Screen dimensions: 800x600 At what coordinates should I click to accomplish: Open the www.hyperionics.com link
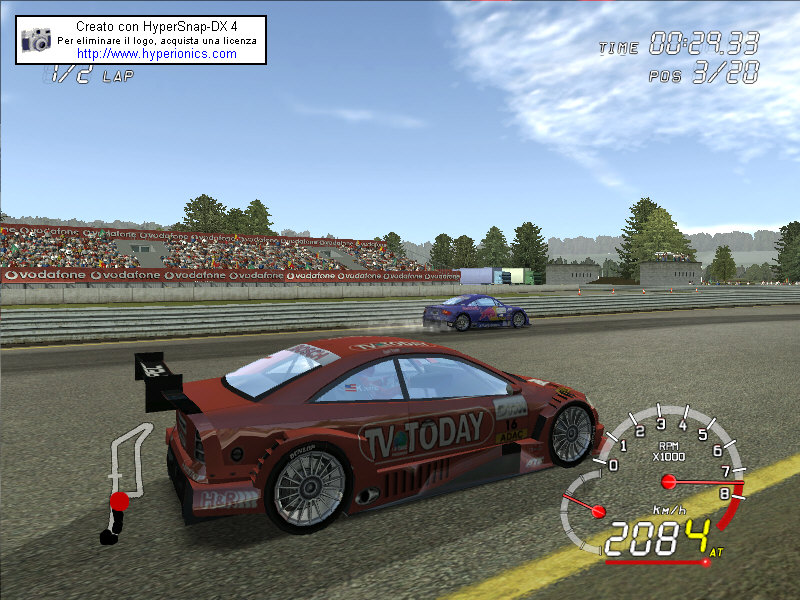[157, 54]
